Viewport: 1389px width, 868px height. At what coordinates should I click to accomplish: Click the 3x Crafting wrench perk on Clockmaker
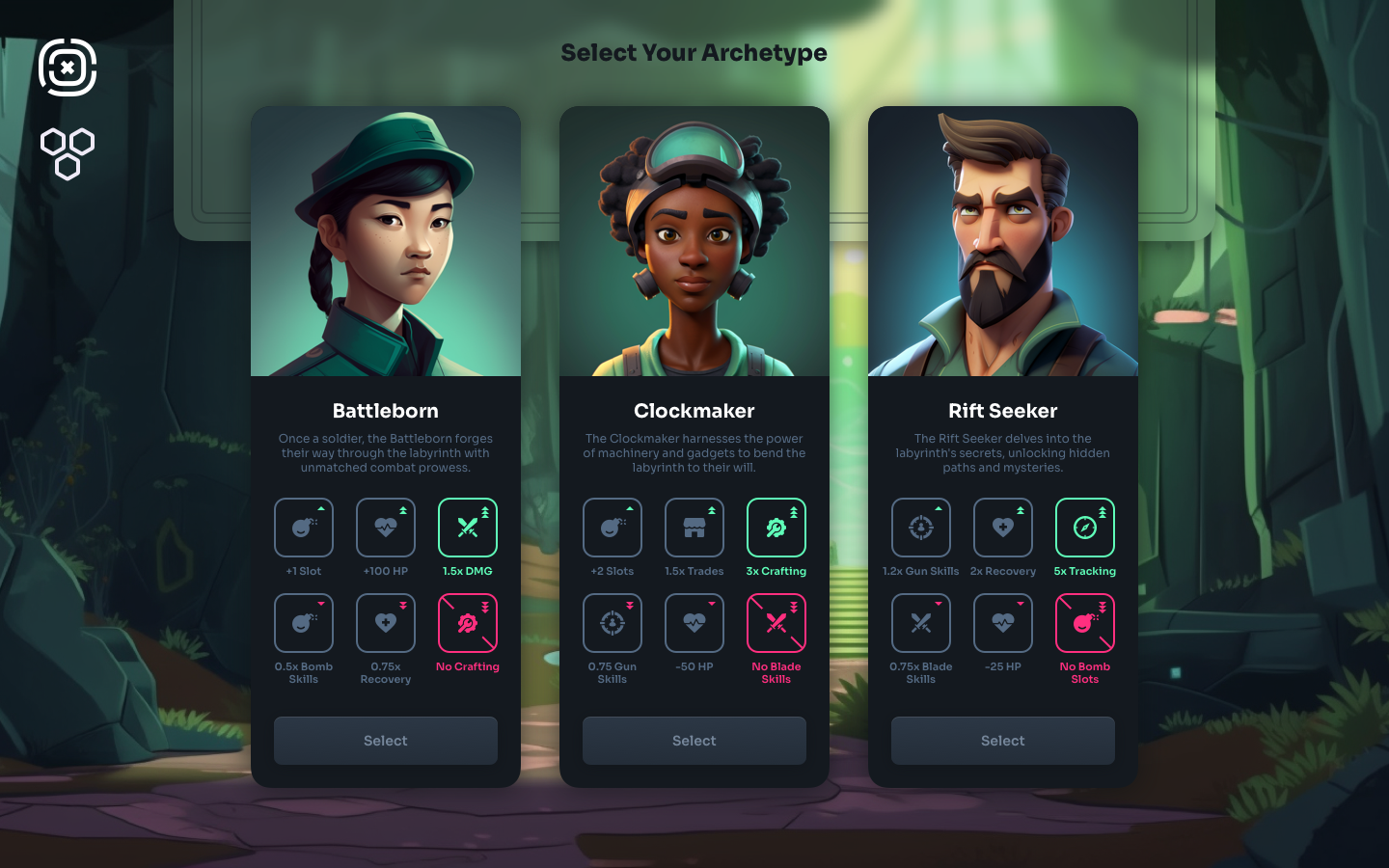[776, 528]
